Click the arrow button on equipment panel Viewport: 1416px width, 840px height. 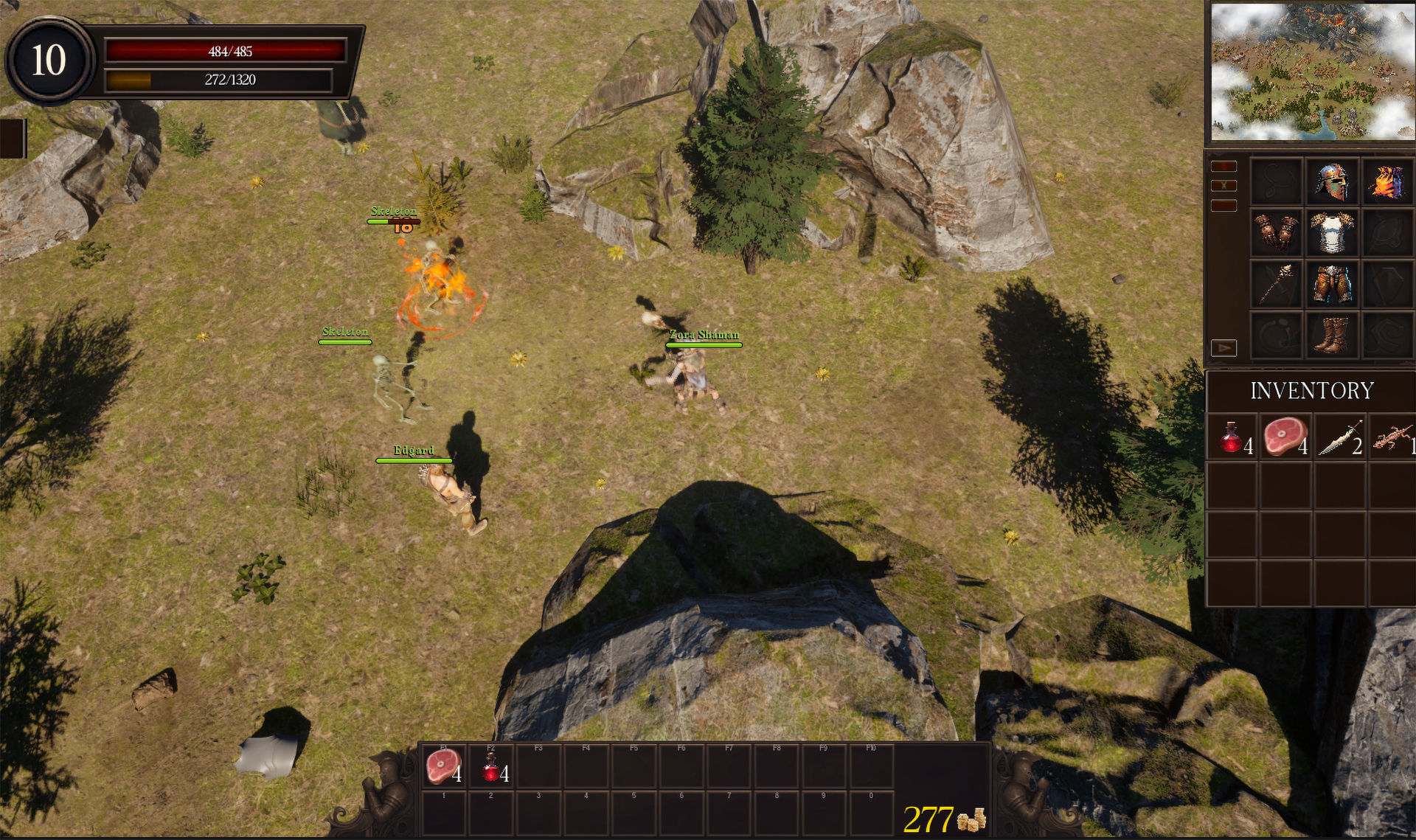click(x=1224, y=347)
